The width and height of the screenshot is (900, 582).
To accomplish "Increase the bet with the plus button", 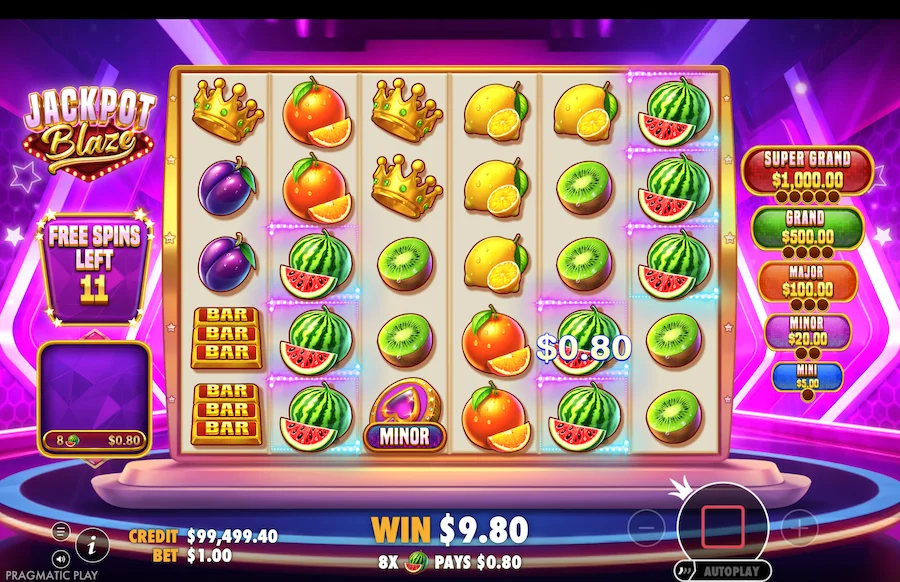I will (x=799, y=526).
